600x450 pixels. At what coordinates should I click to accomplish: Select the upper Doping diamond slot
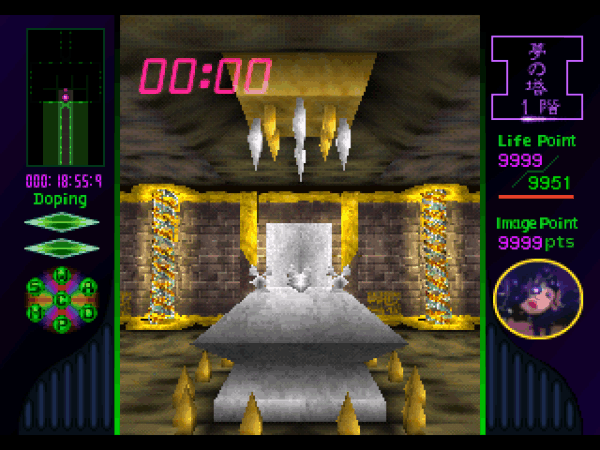tap(62, 222)
